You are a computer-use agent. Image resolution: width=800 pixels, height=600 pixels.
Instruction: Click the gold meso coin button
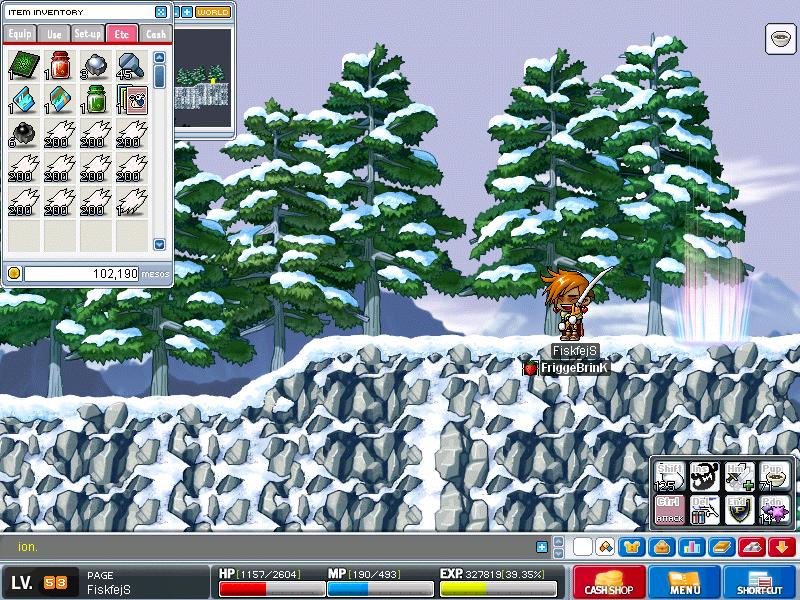coord(14,273)
